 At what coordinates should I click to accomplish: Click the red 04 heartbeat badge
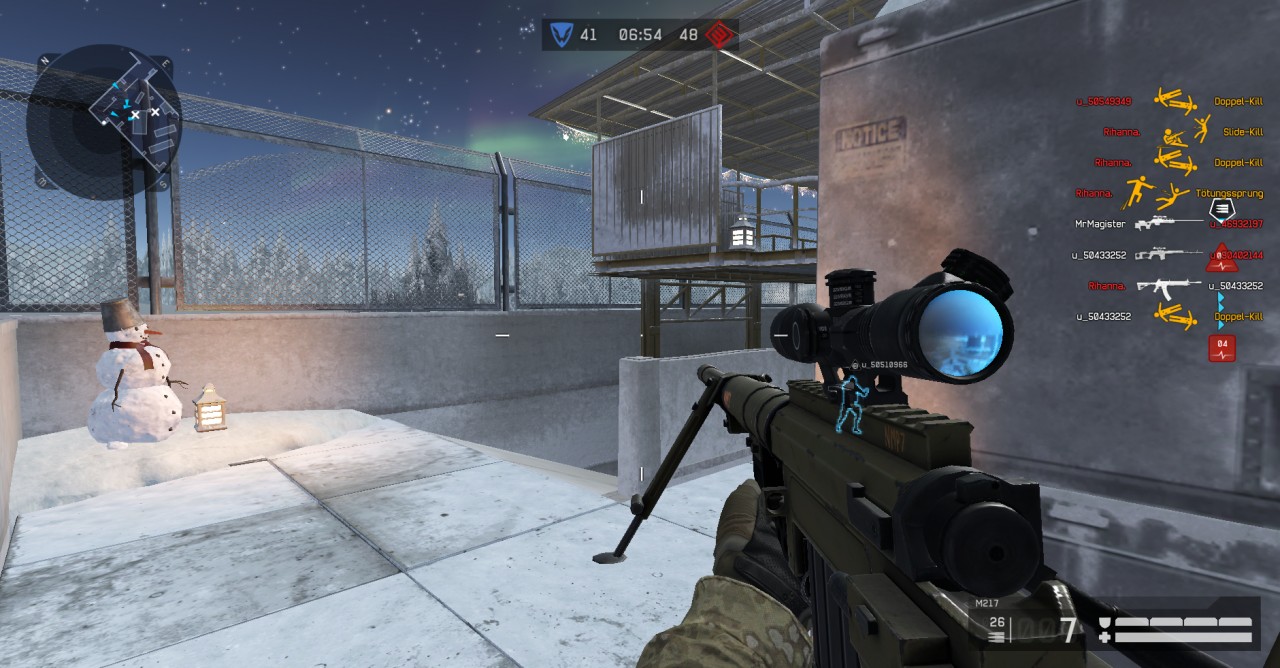click(1221, 347)
